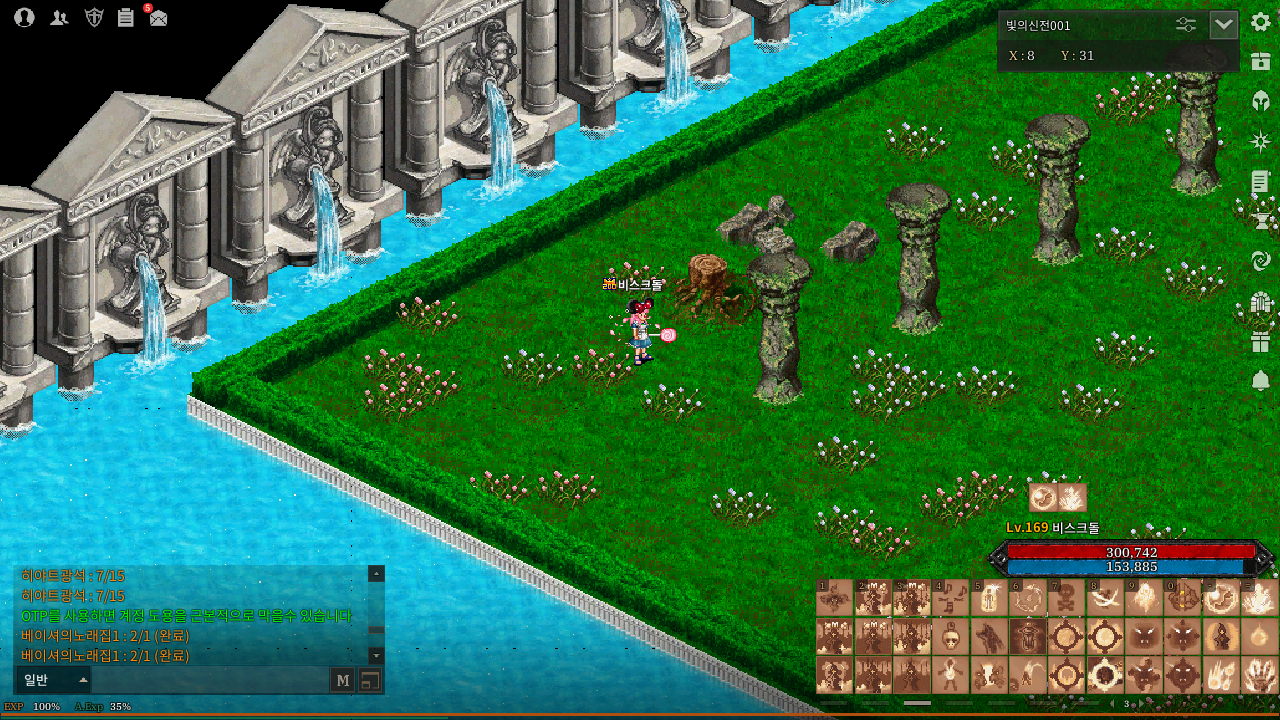Activate the skull and crossbones skill in slot 7
Image resolution: width=1280 pixels, height=720 pixels.
[x=1065, y=598]
